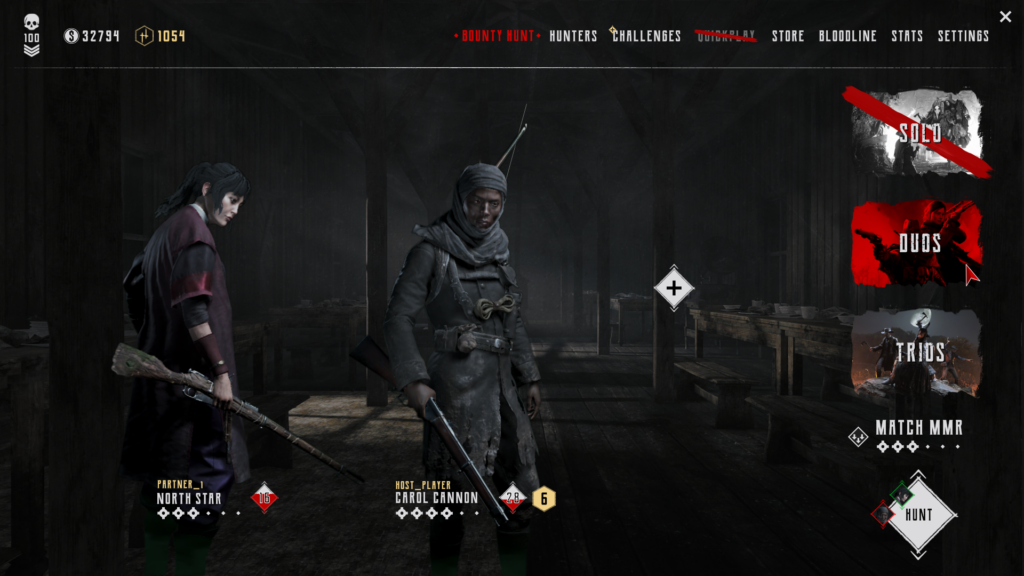Go to the Store tab

788,36
